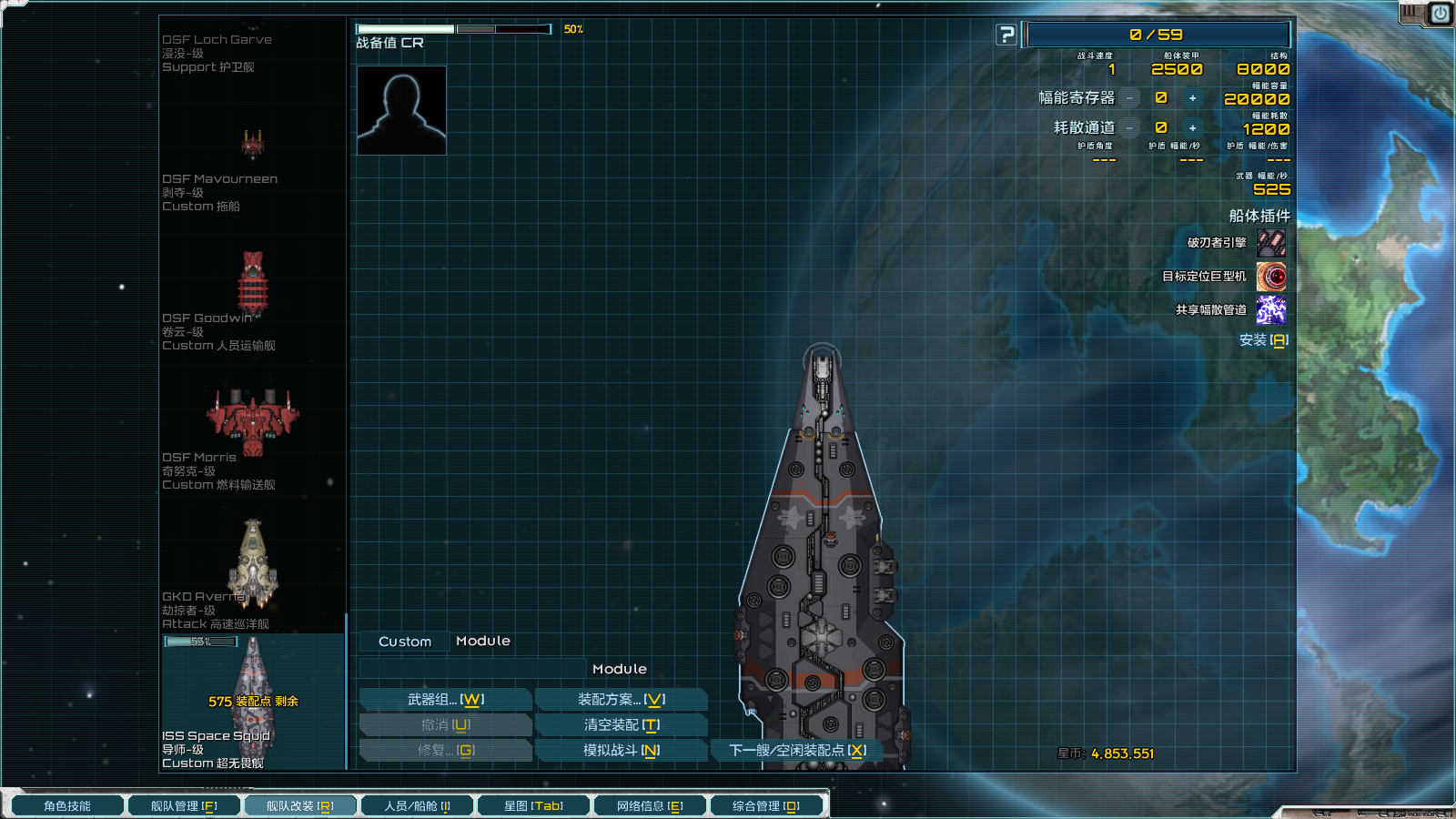Open the fleet management tab
This screenshot has height=819, width=1456.
183,806
